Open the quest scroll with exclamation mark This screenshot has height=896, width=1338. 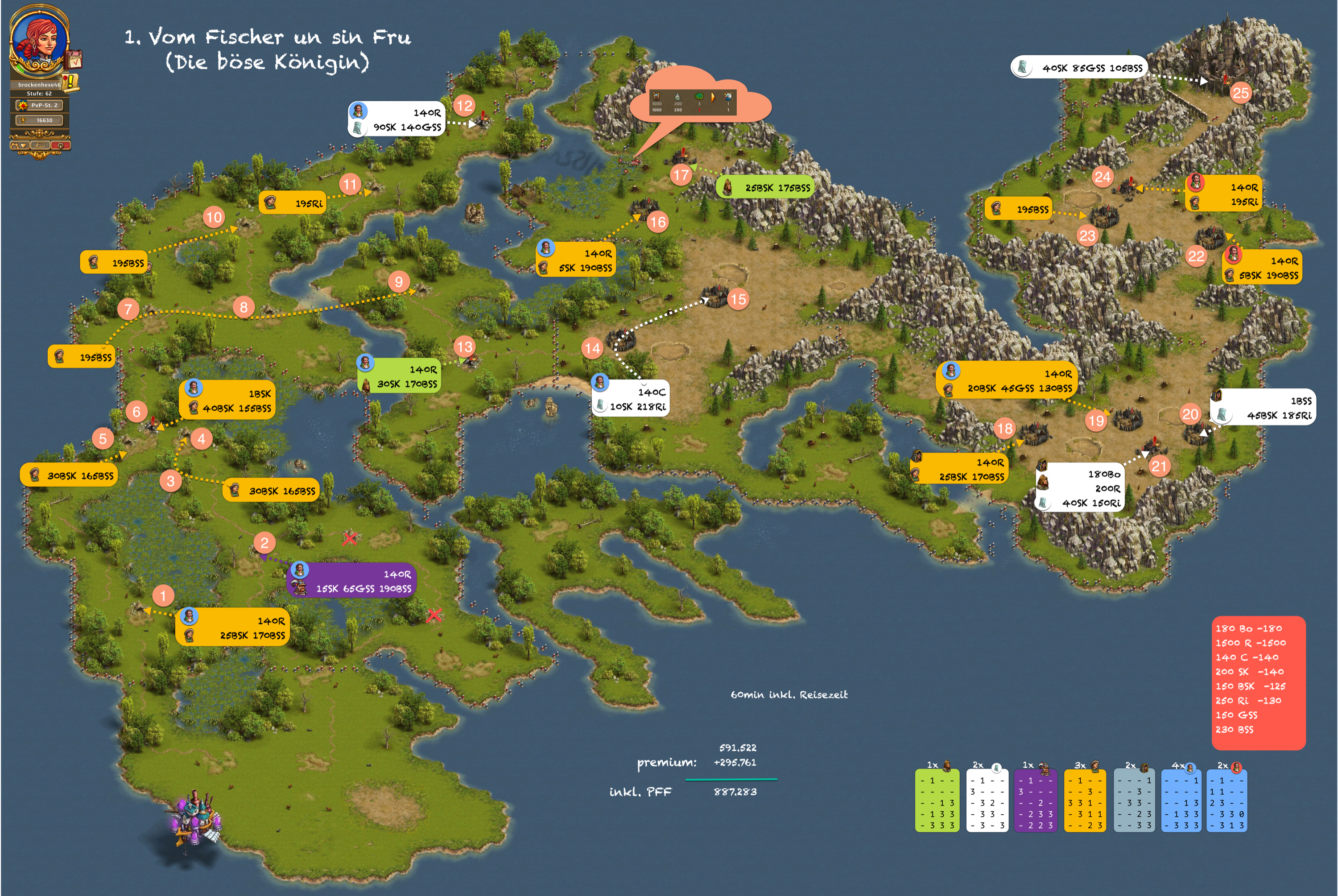[x=70, y=83]
